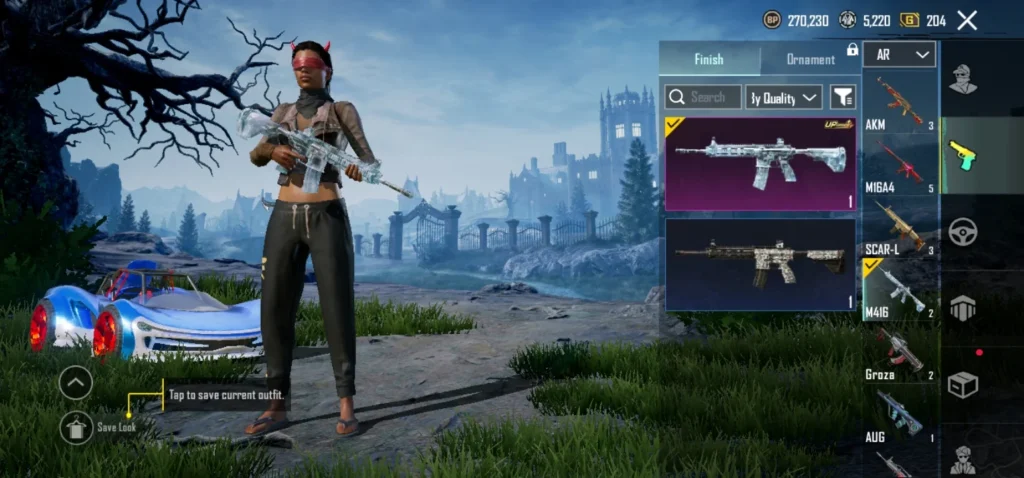The width and height of the screenshot is (1024, 478).
Task: Open the Ornament tab
Action: coord(810,59)
